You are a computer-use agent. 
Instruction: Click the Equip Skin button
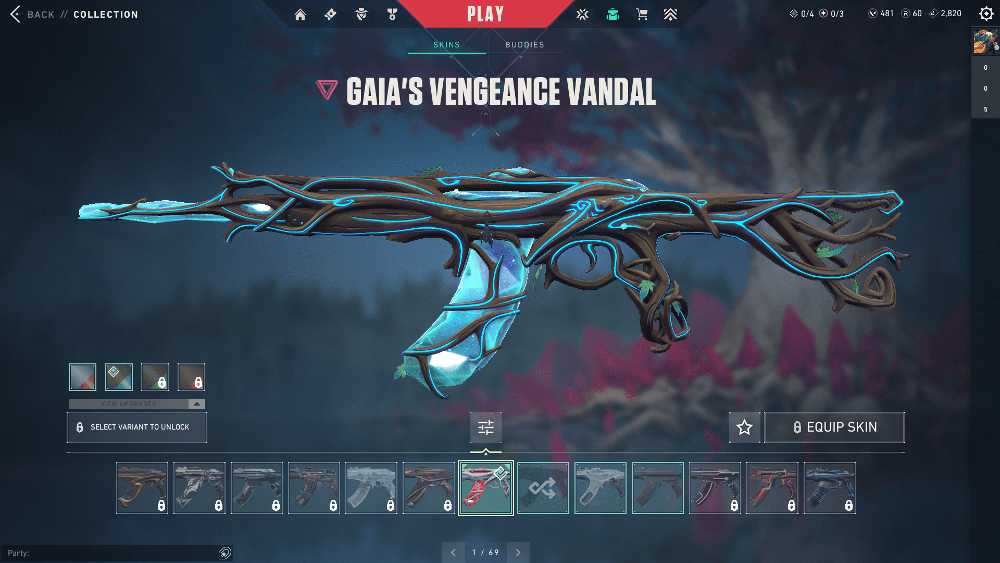[x=834, y=427]
